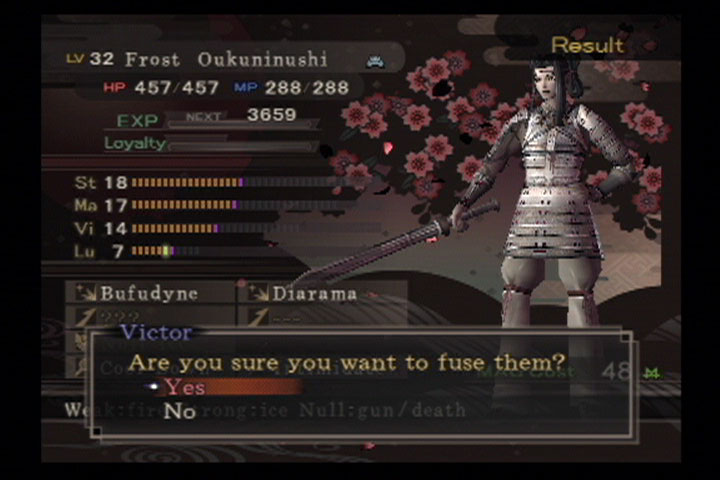
Task: Choose No to cancel the fusion
Action: 180,411
